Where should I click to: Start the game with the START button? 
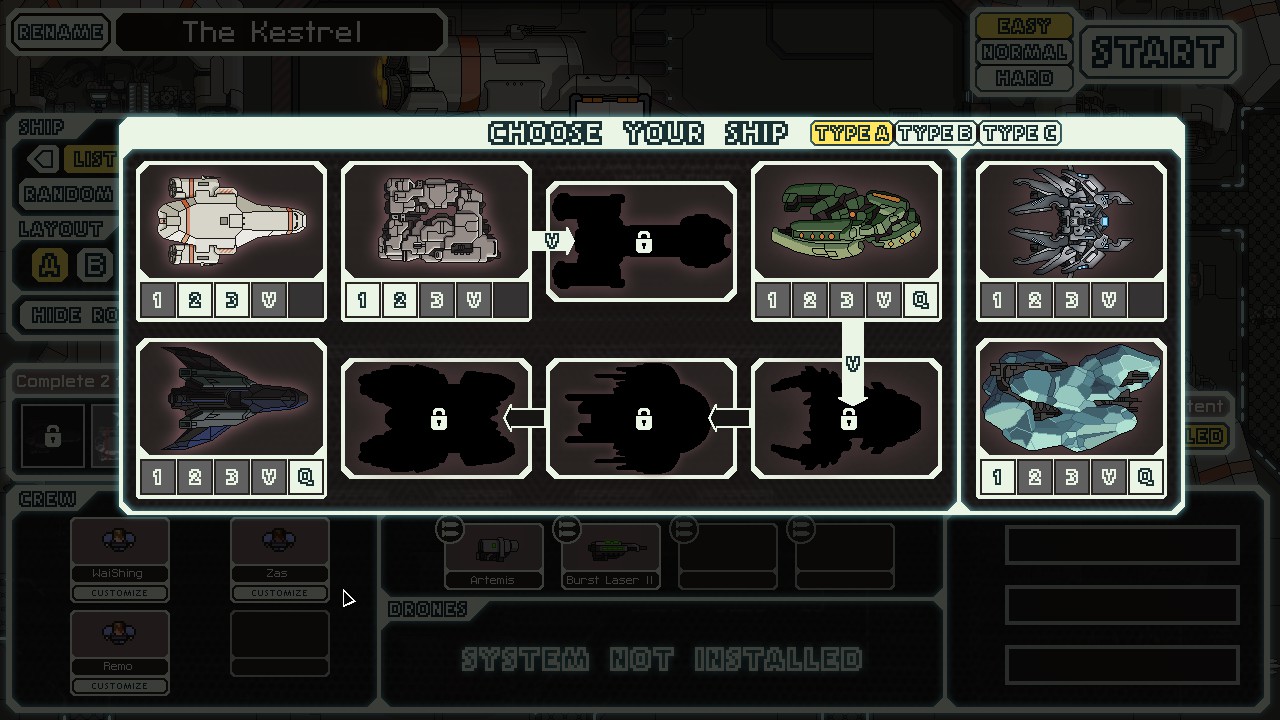1159,51
